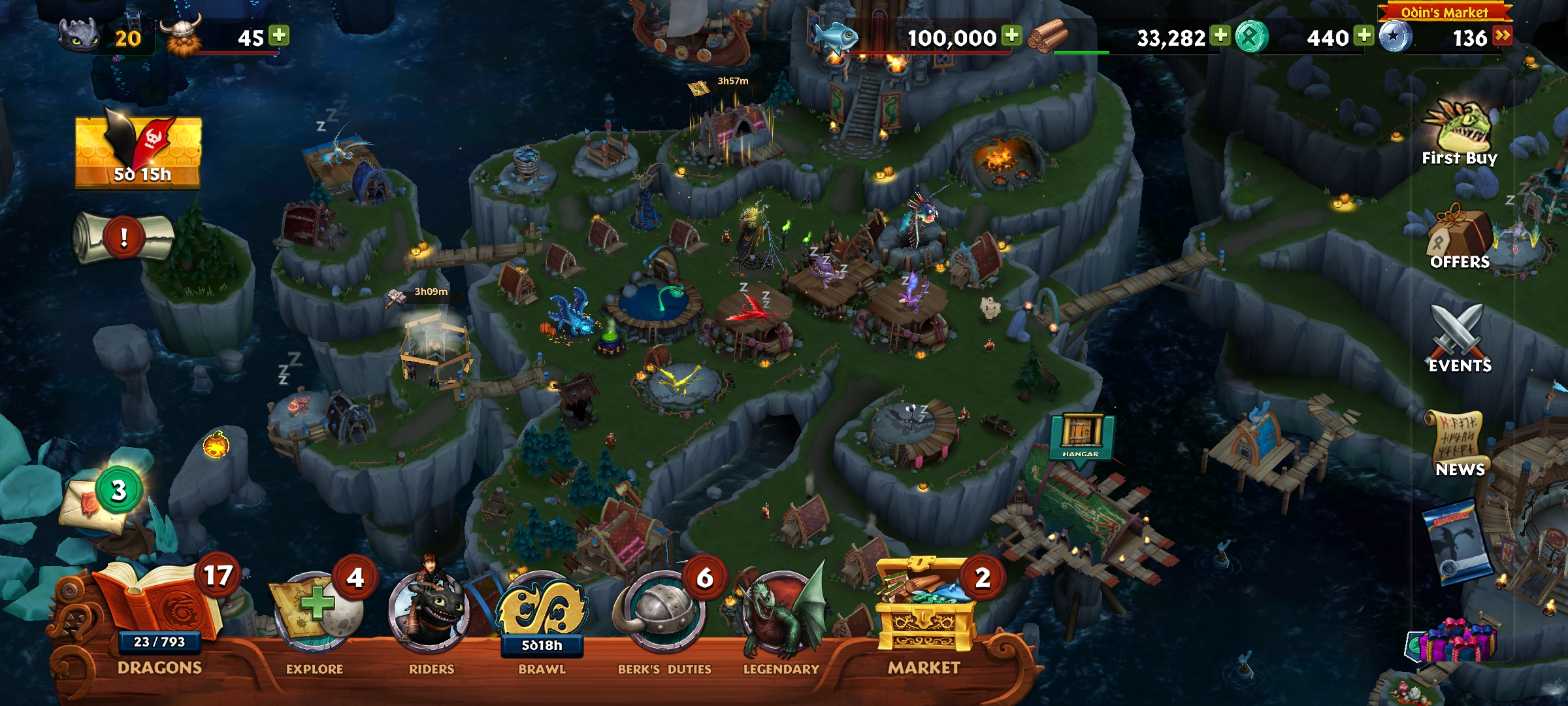This screenshot has width=1568, height=706.
Task: Add more wood with the plus button
Action: tap(1220, 36)
